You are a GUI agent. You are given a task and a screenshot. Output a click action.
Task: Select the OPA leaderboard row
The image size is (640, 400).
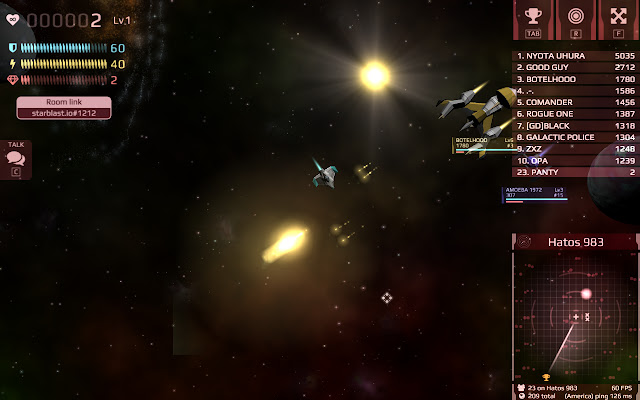tap(575, 160)
